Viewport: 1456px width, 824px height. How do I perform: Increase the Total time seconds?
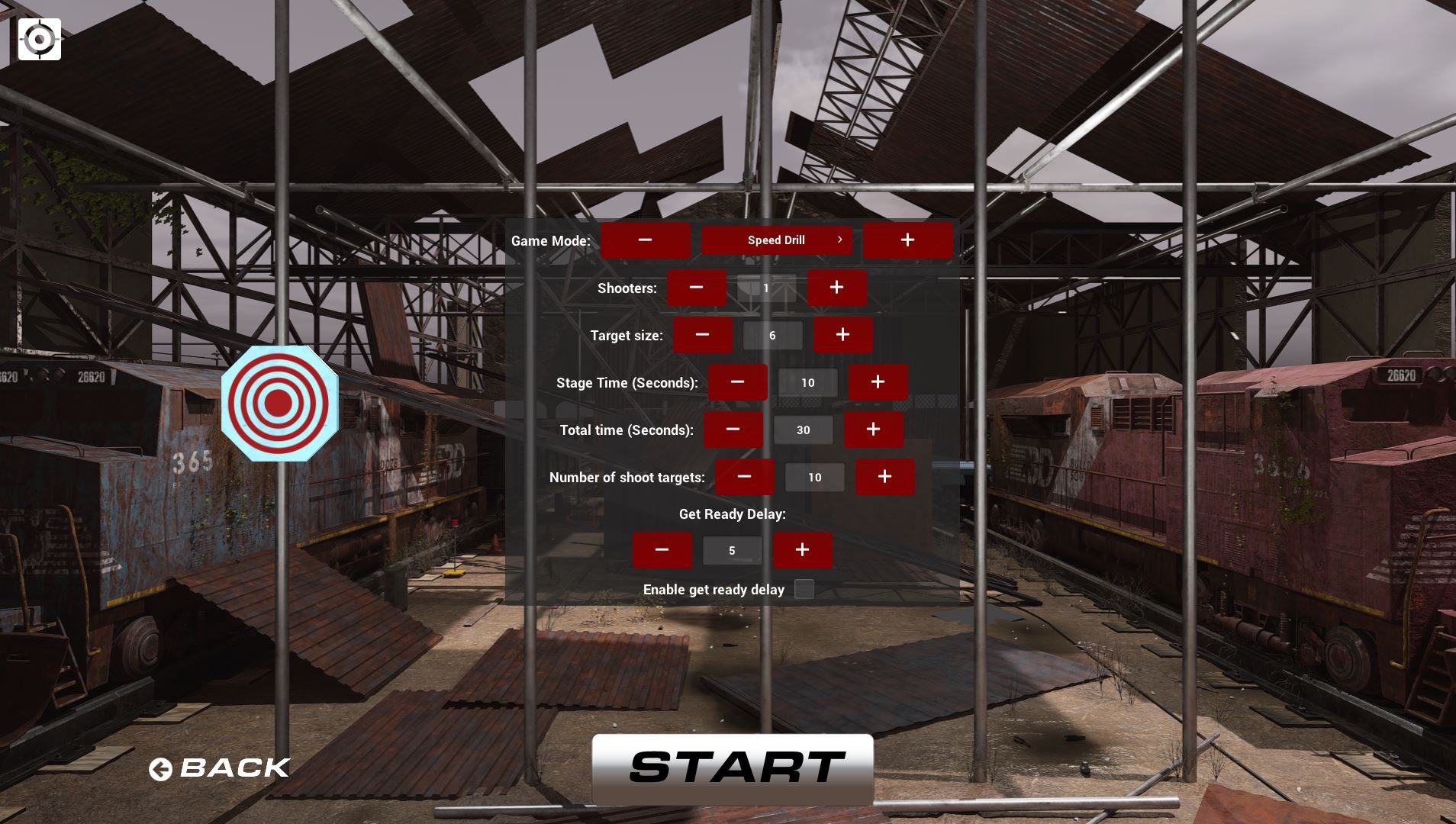tap(873, 430)
